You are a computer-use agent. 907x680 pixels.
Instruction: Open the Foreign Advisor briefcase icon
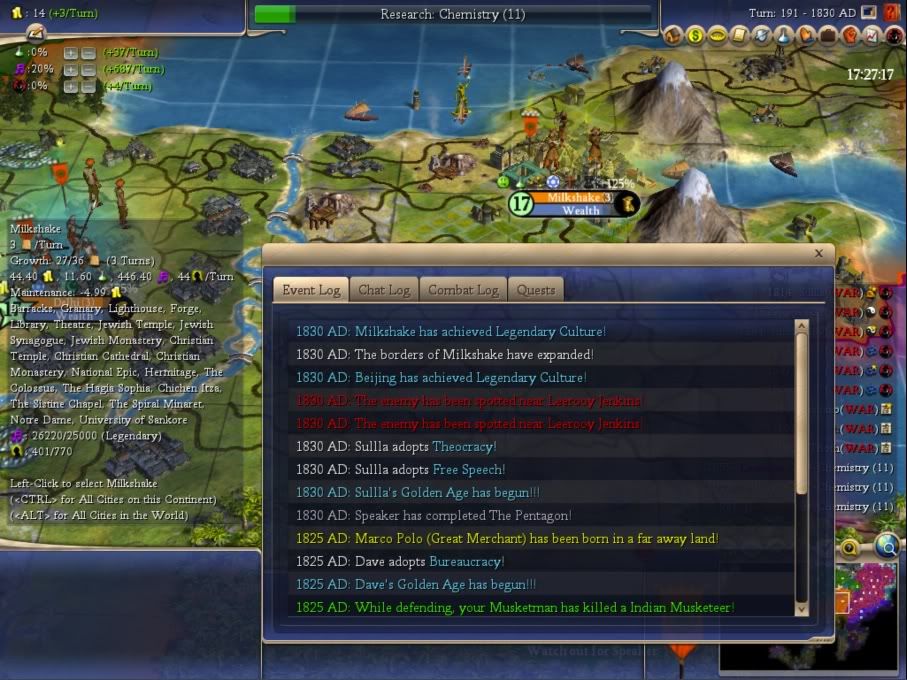[828, 36]
